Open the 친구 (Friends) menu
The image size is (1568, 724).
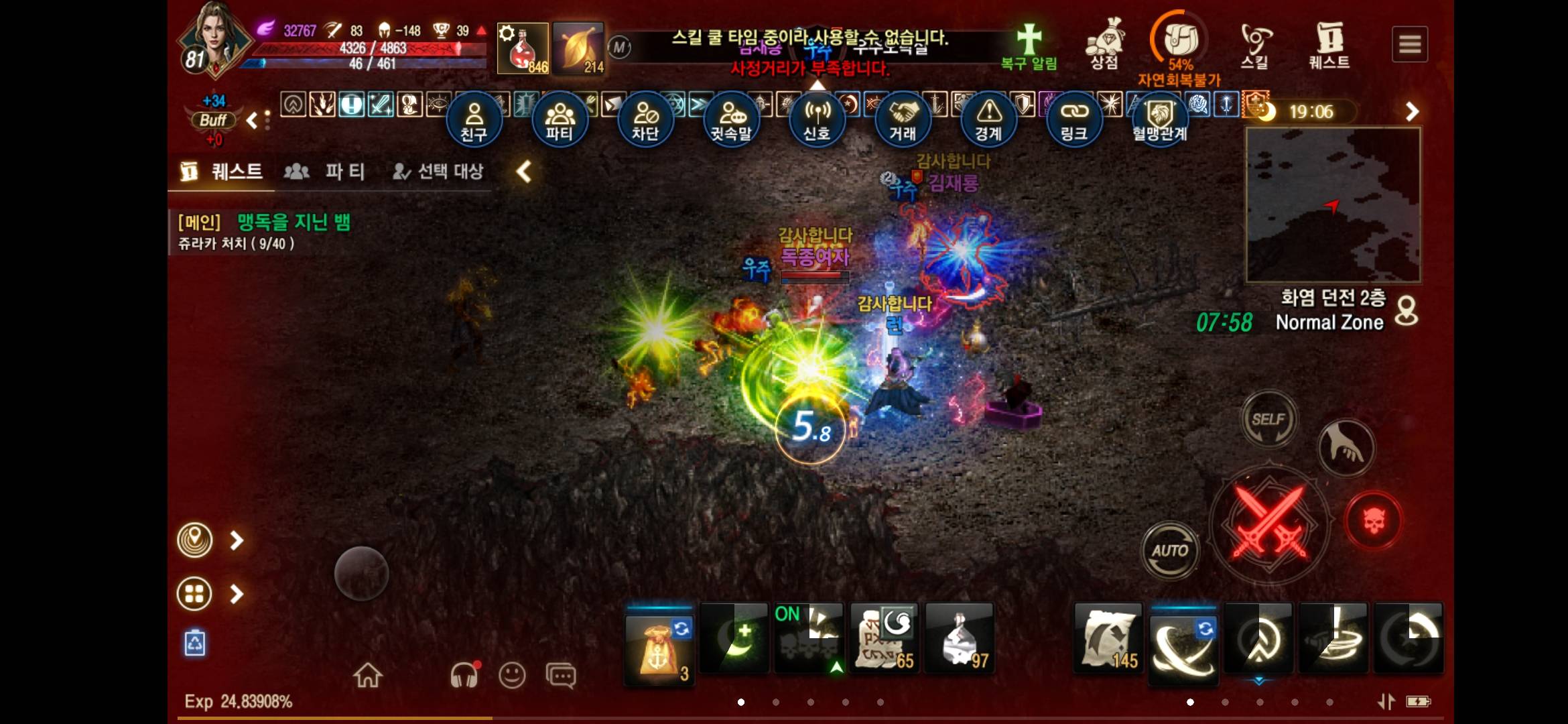tap(474, 119)
